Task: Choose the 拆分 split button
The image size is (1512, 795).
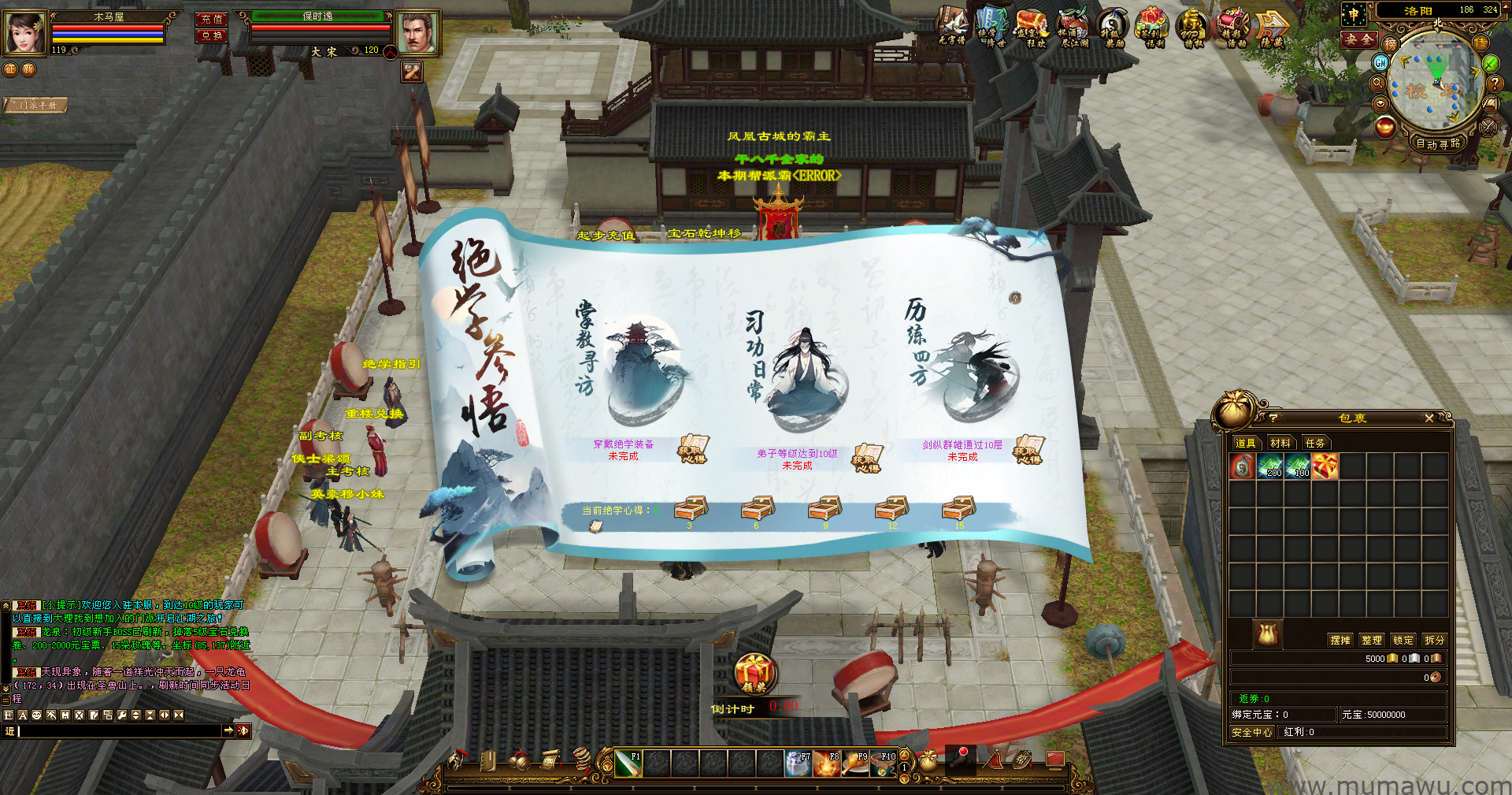Action: (x=1435, y=640)
